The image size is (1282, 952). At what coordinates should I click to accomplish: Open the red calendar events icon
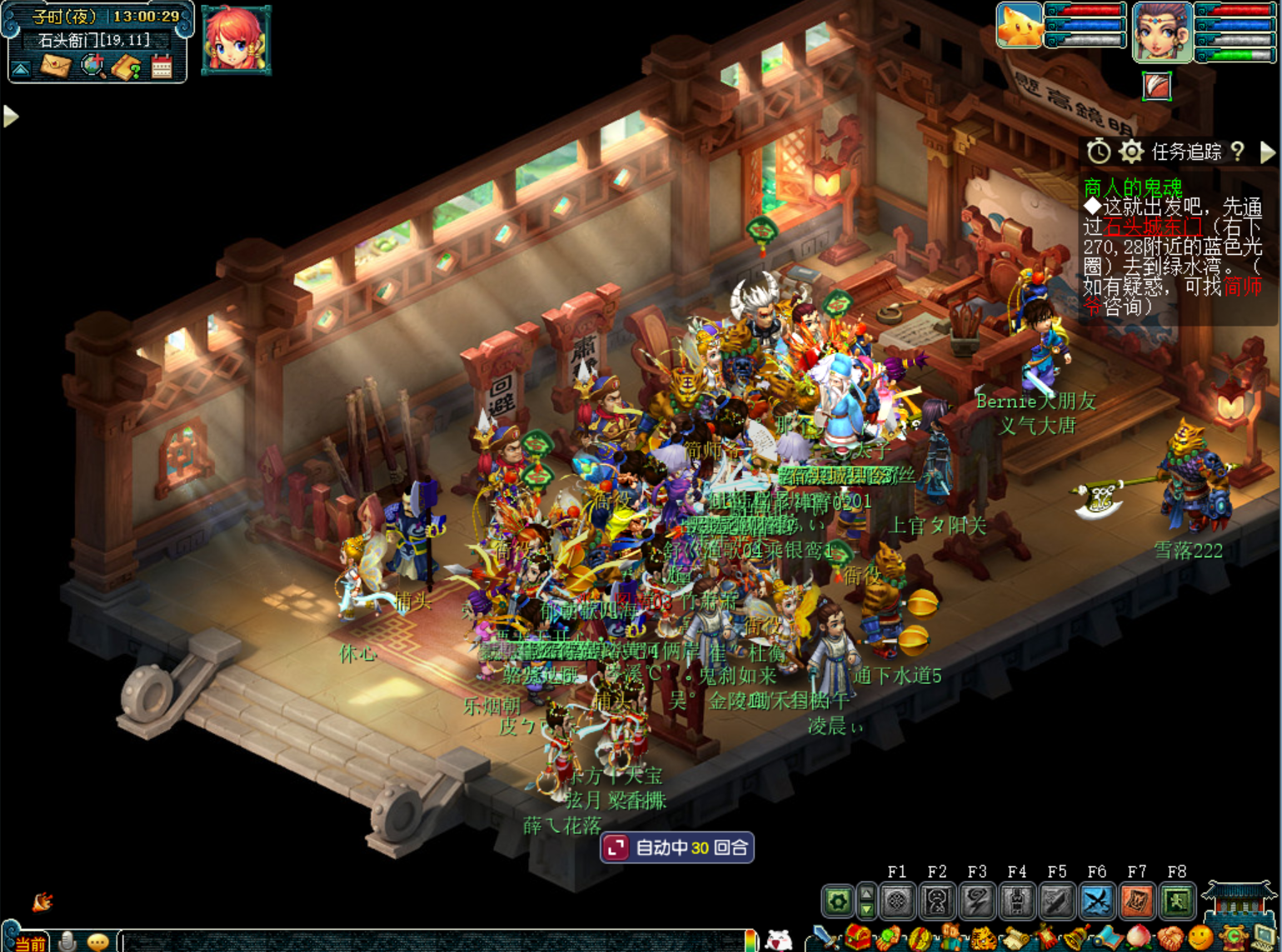point(162,67)
